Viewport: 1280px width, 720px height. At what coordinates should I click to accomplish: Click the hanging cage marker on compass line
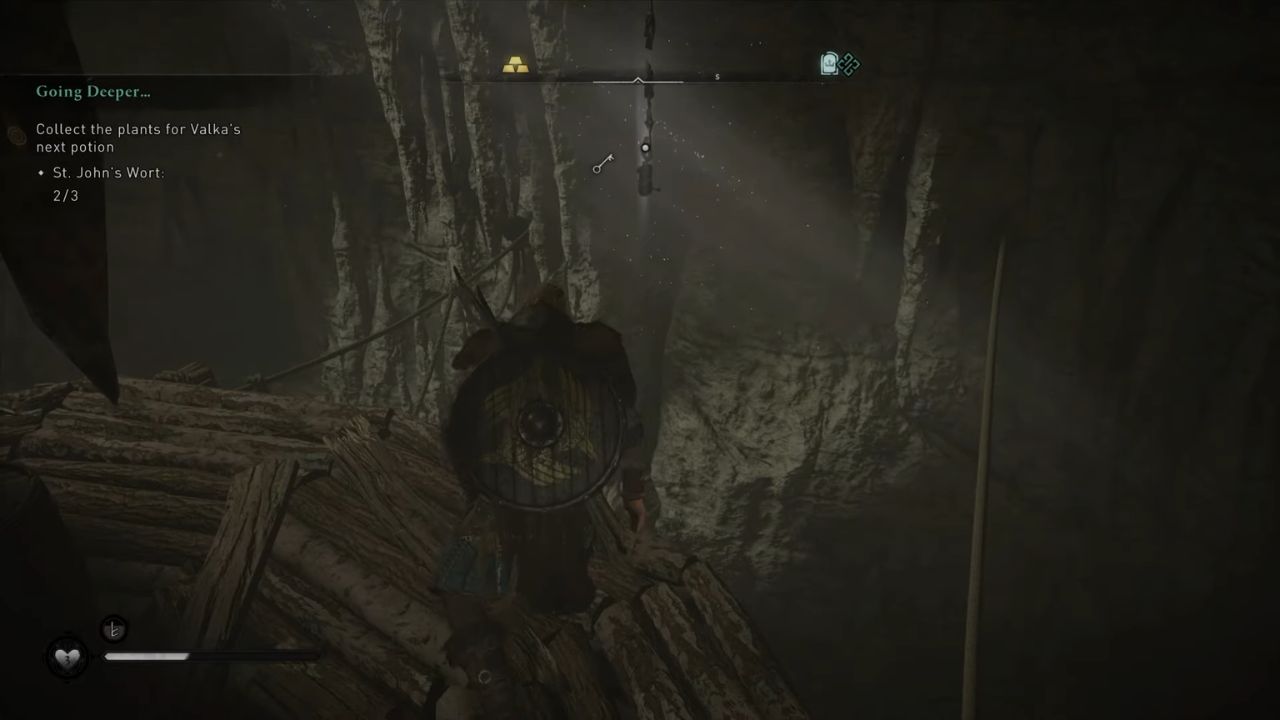coord(645,148)
